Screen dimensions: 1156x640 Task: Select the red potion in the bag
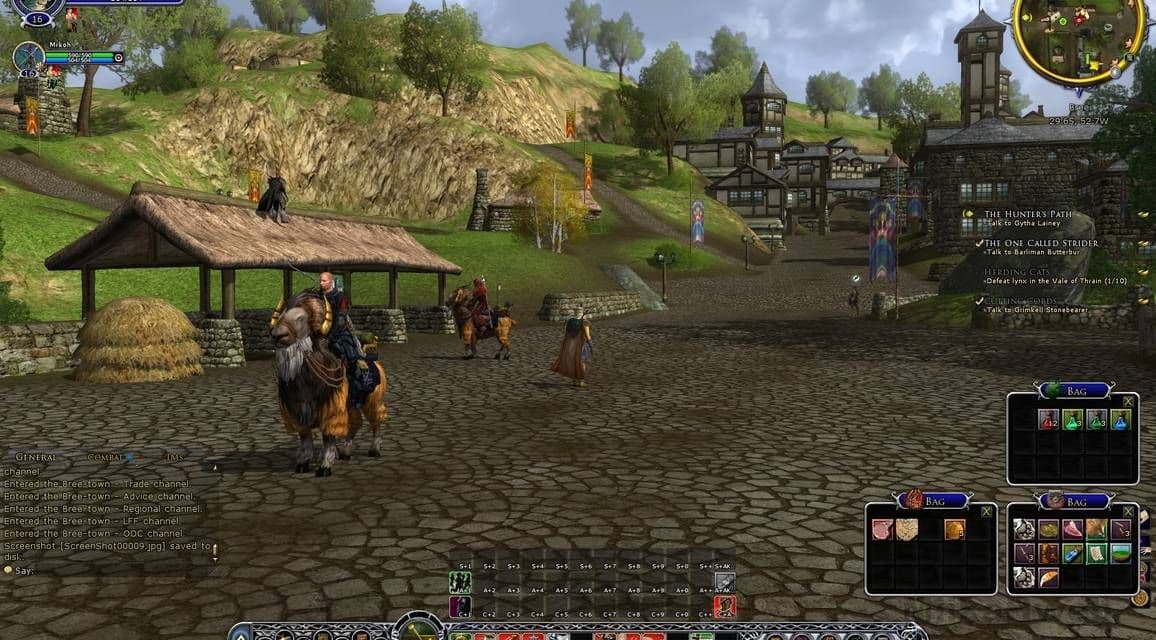1048,420
